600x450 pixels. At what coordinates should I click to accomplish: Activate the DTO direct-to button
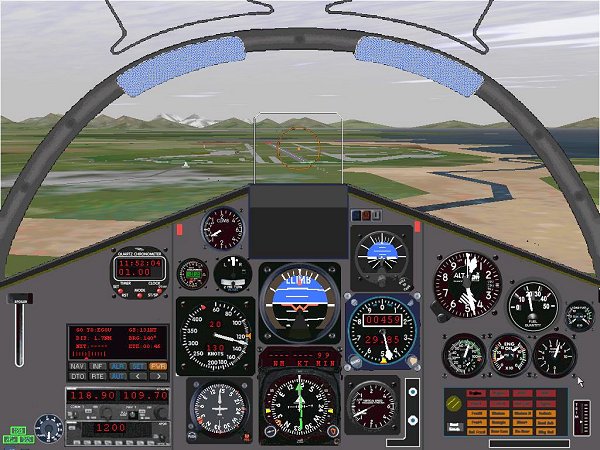tap(77, 377)
